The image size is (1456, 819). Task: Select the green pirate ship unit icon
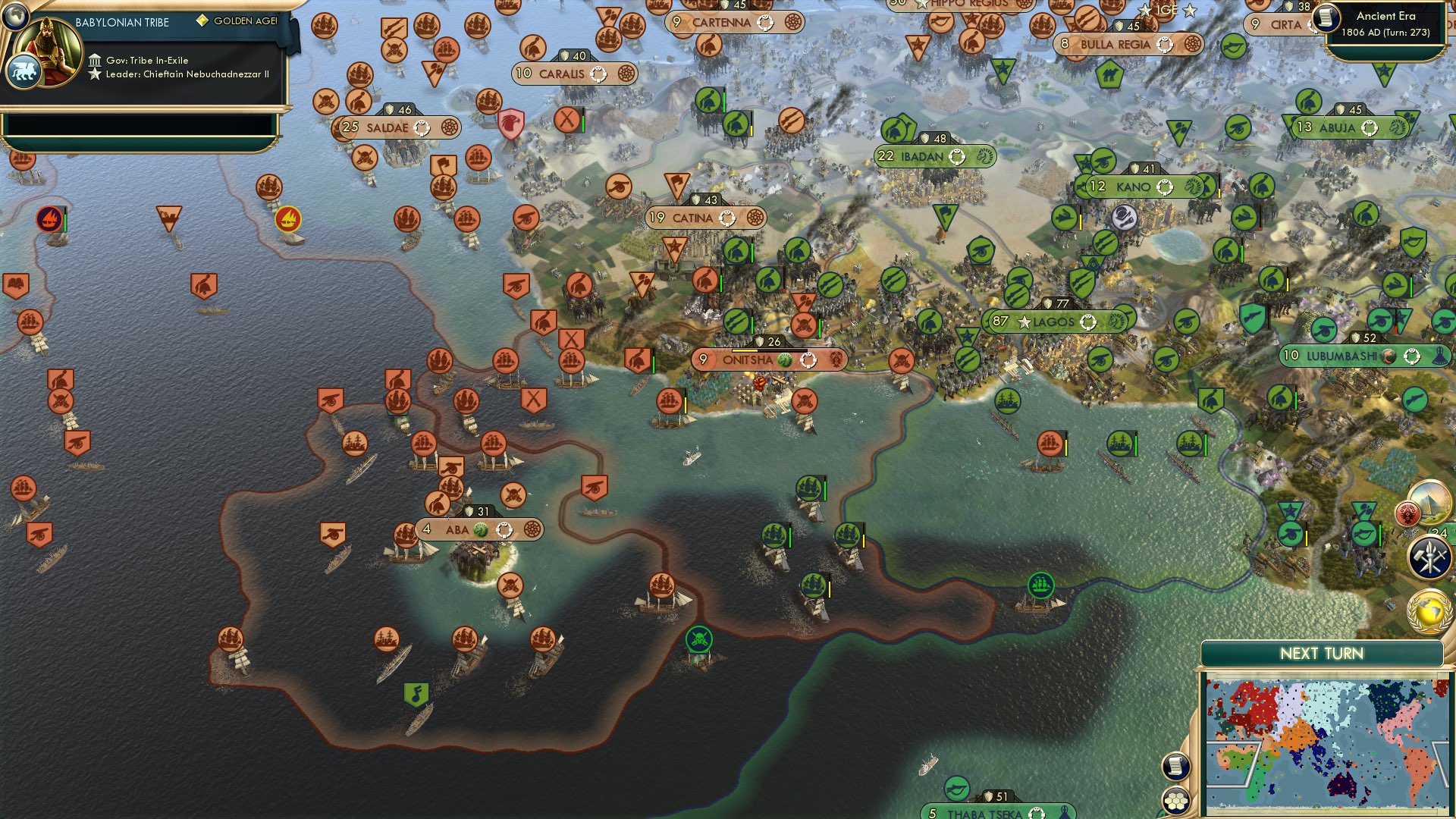[698, 639]
